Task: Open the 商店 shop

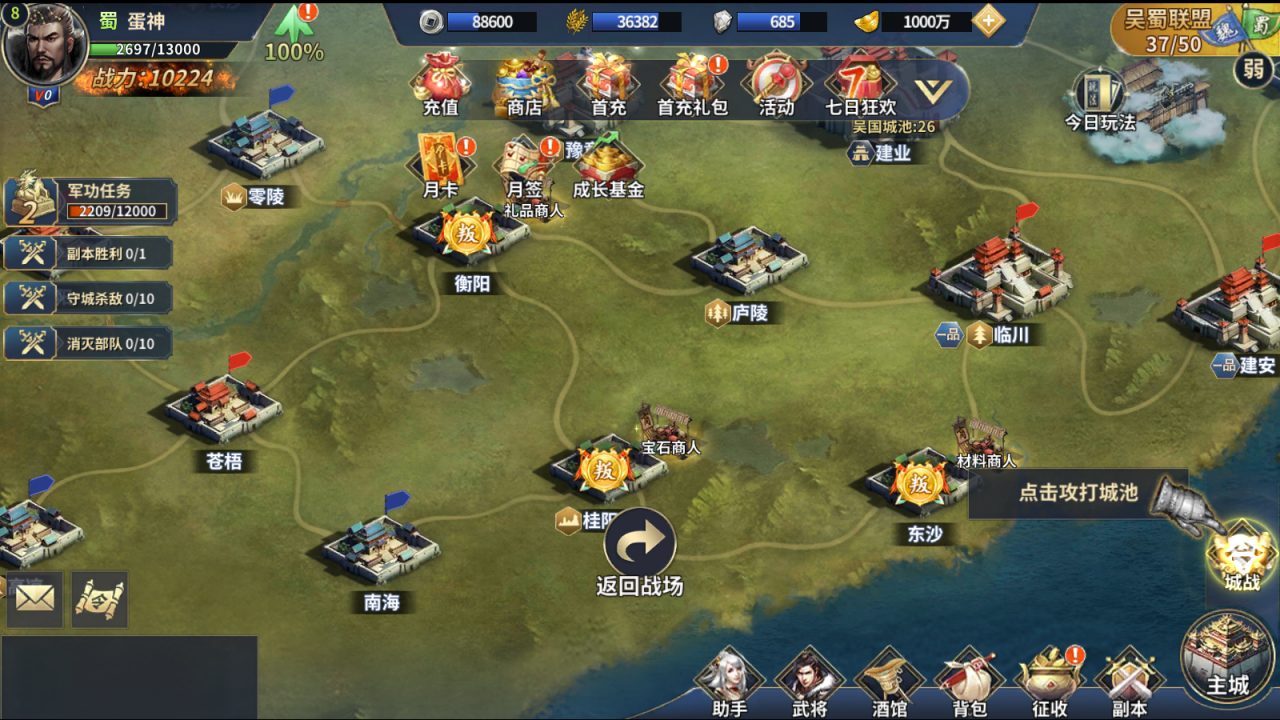Action: (x=524, y=82)
